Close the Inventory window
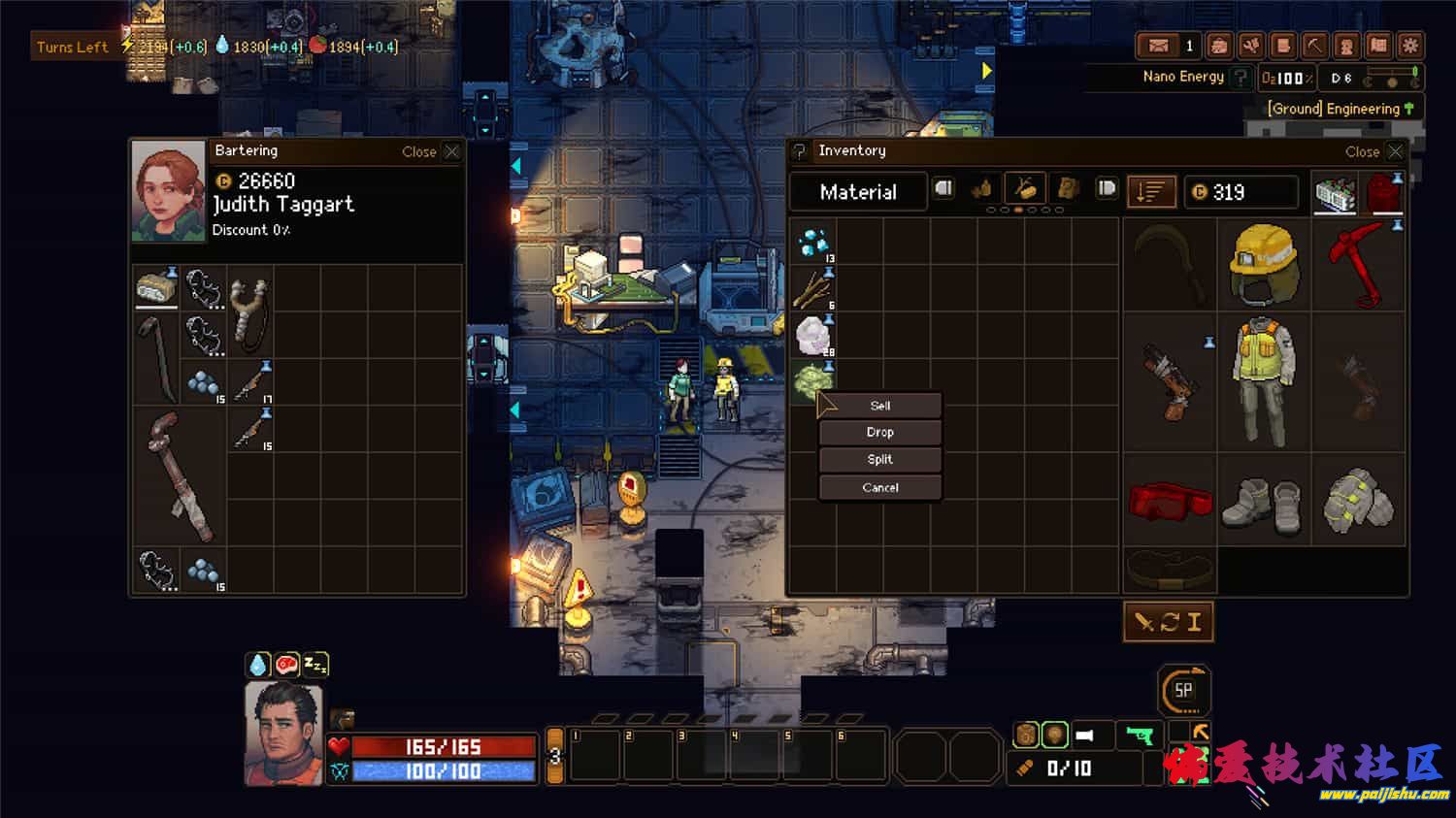Screen dimensions: 1456x818 point(1395,151)
